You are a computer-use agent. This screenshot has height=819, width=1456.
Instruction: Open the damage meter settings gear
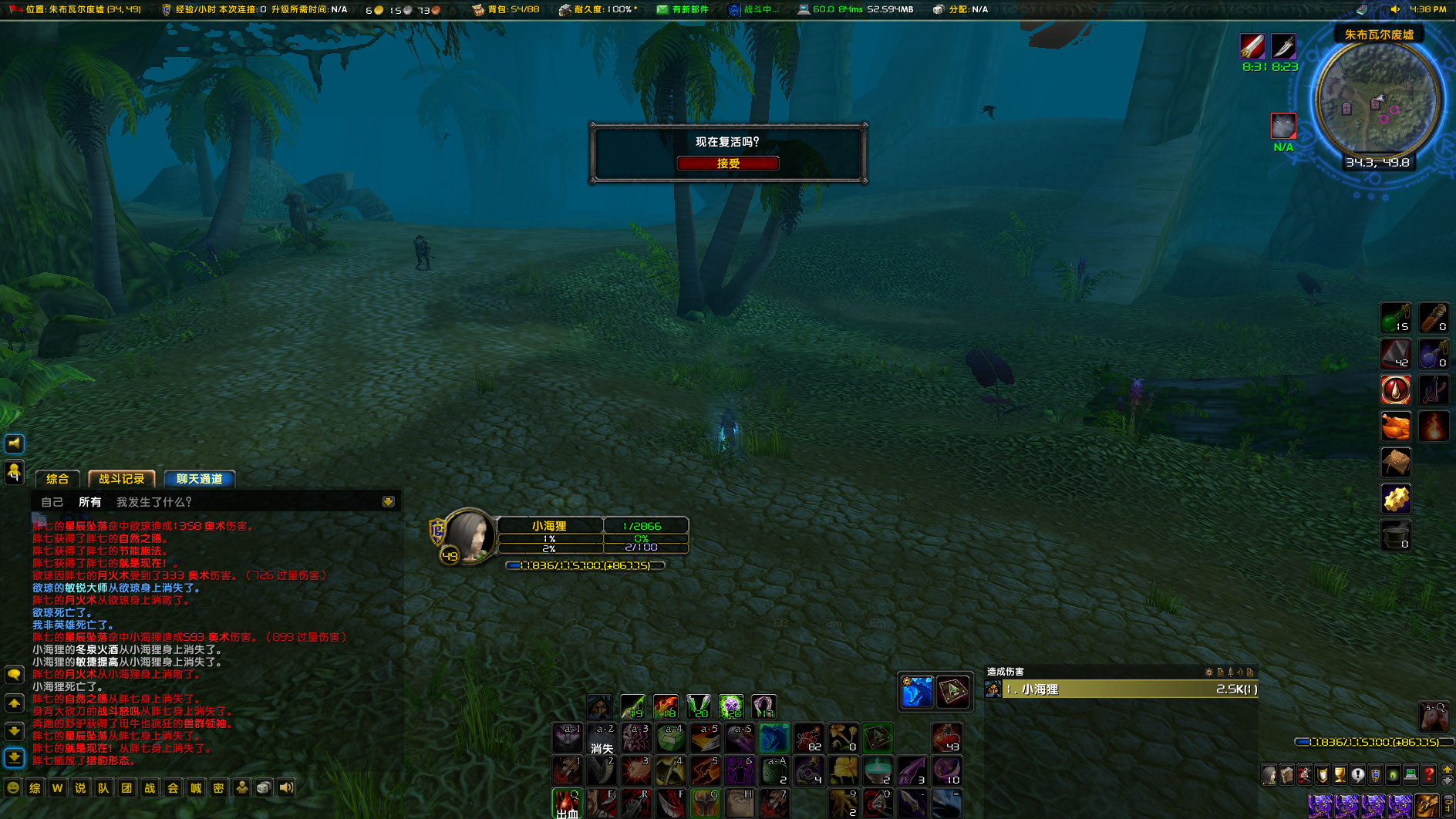[x=1209, y=672]
